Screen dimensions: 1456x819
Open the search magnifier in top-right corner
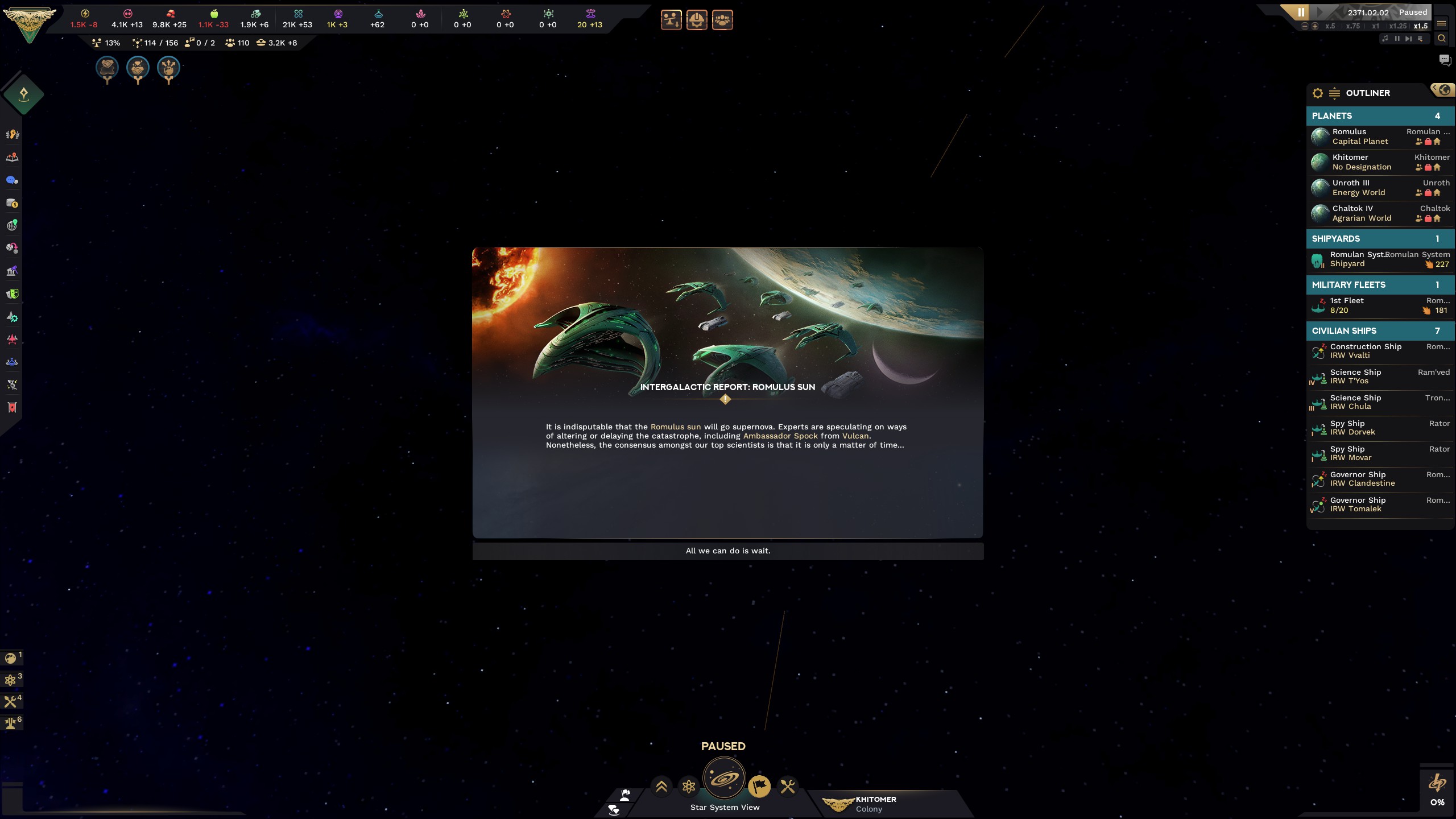pos(1441,38)
